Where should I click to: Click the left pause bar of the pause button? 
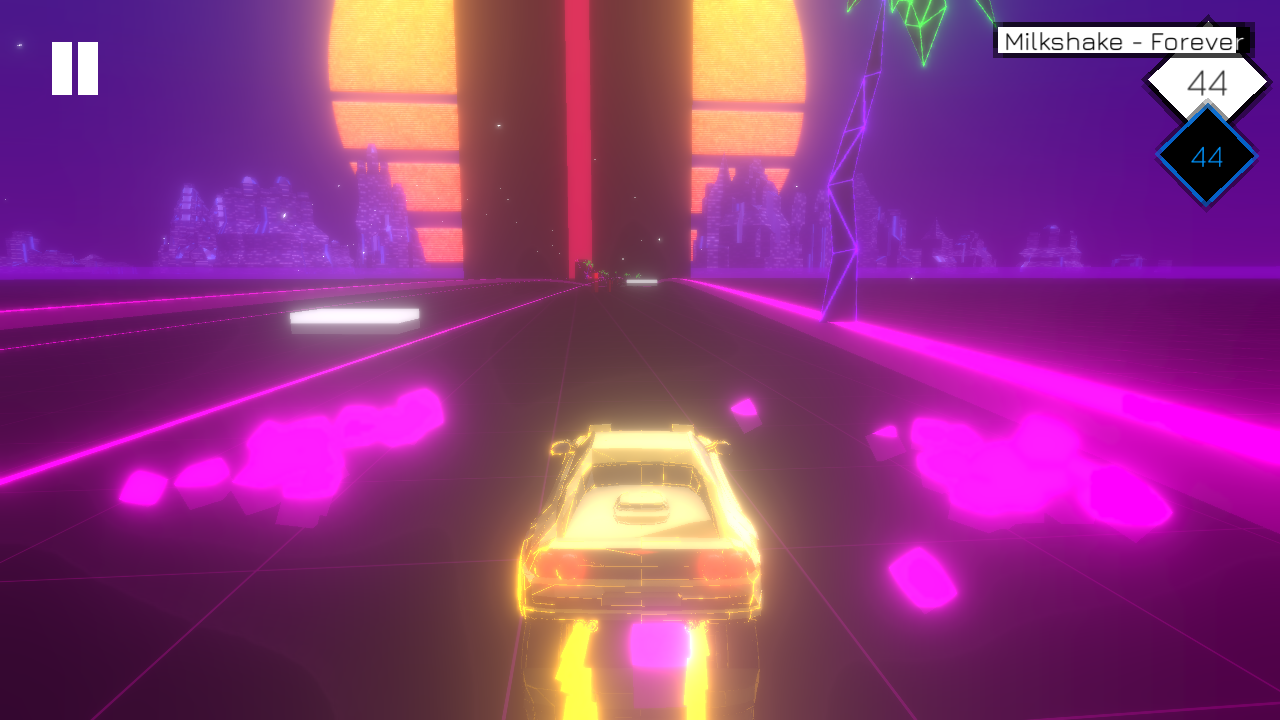point(60,66)
